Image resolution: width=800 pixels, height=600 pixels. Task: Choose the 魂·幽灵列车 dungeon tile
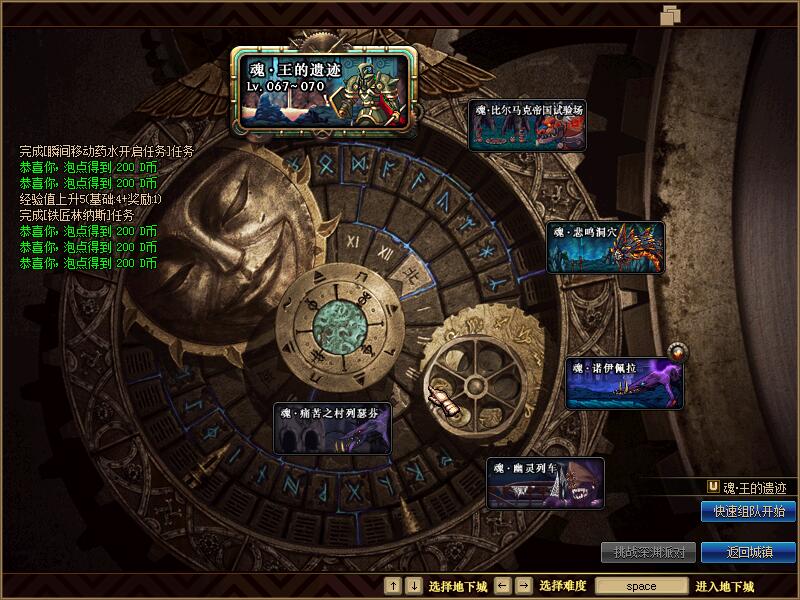pos(545,483)
